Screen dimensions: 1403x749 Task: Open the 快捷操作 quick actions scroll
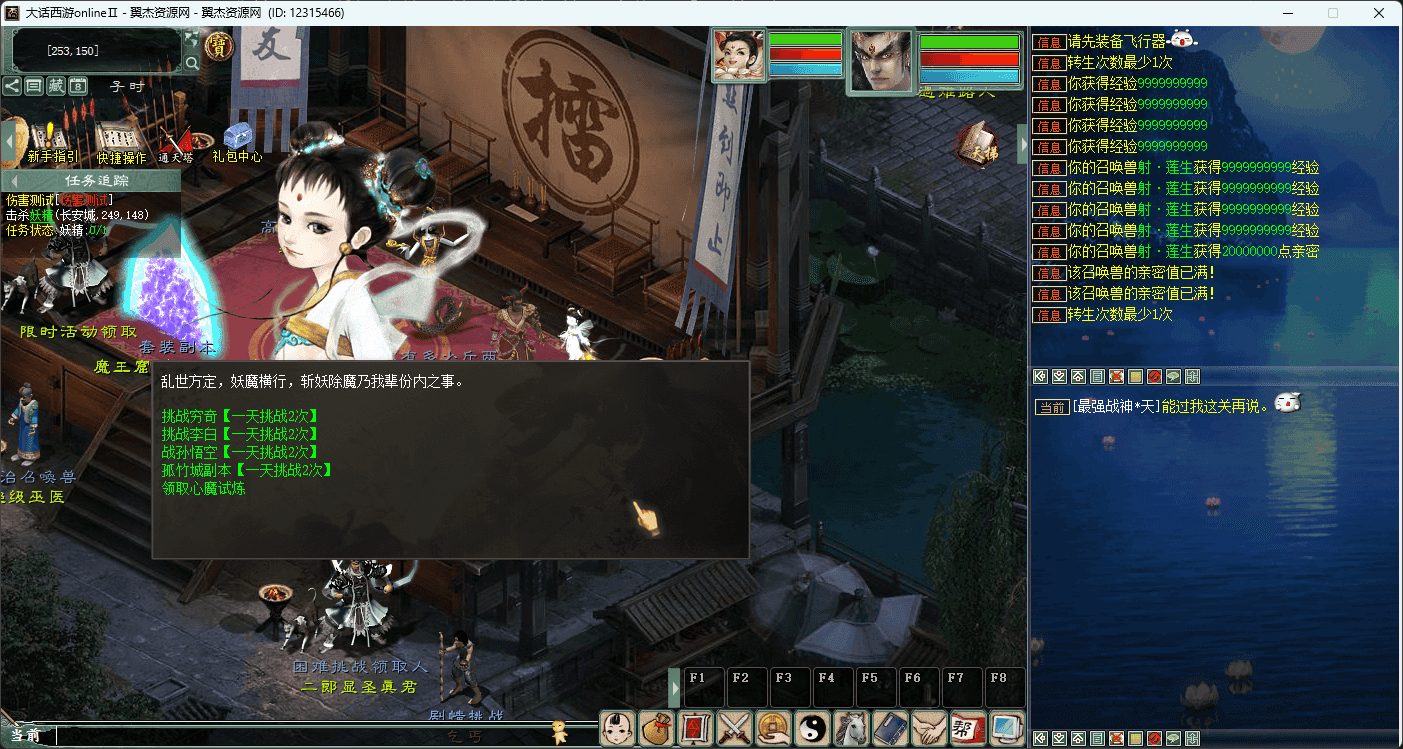click(120, 140)
